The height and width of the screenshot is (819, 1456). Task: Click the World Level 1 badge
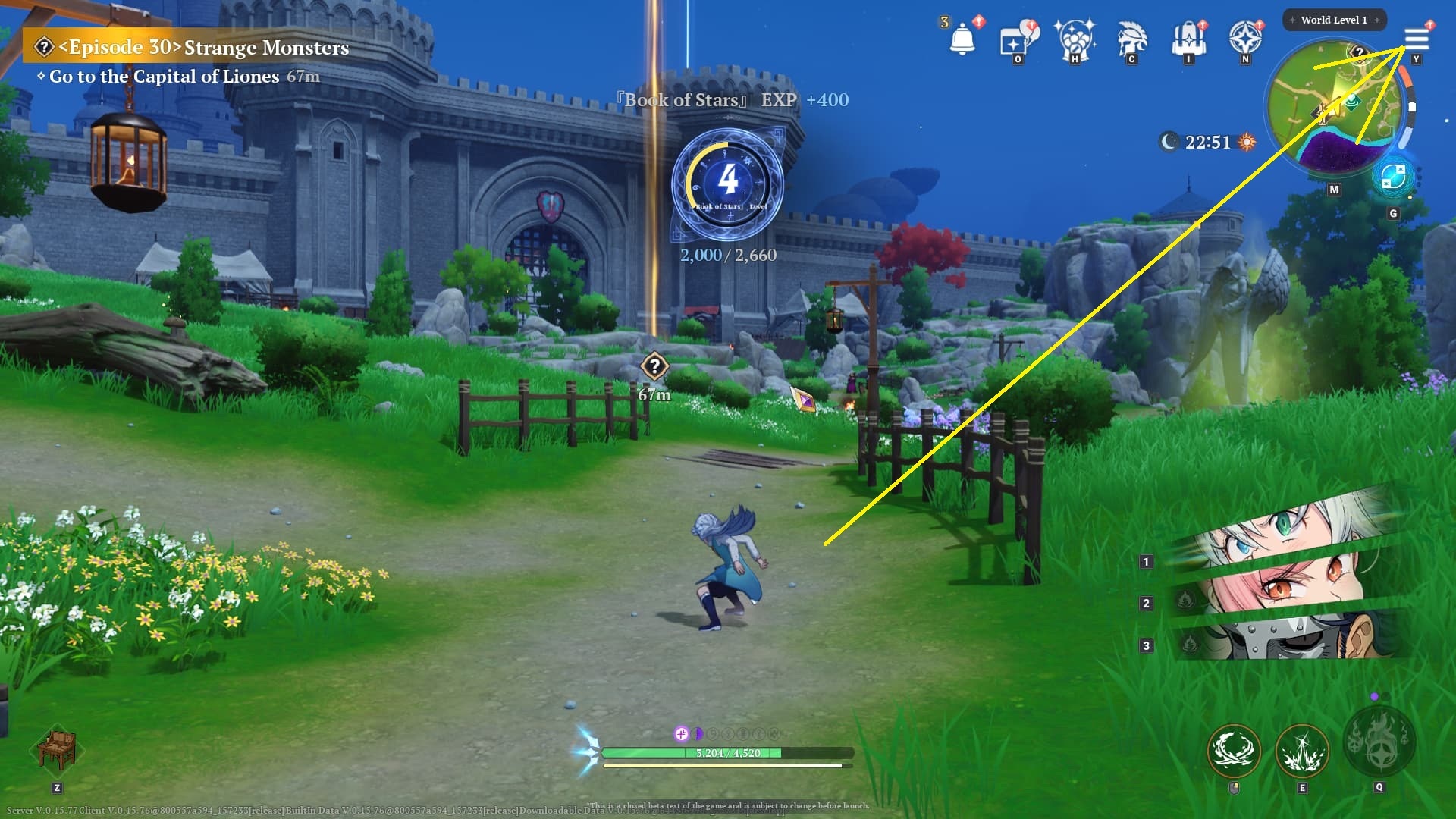point(1334,20)
